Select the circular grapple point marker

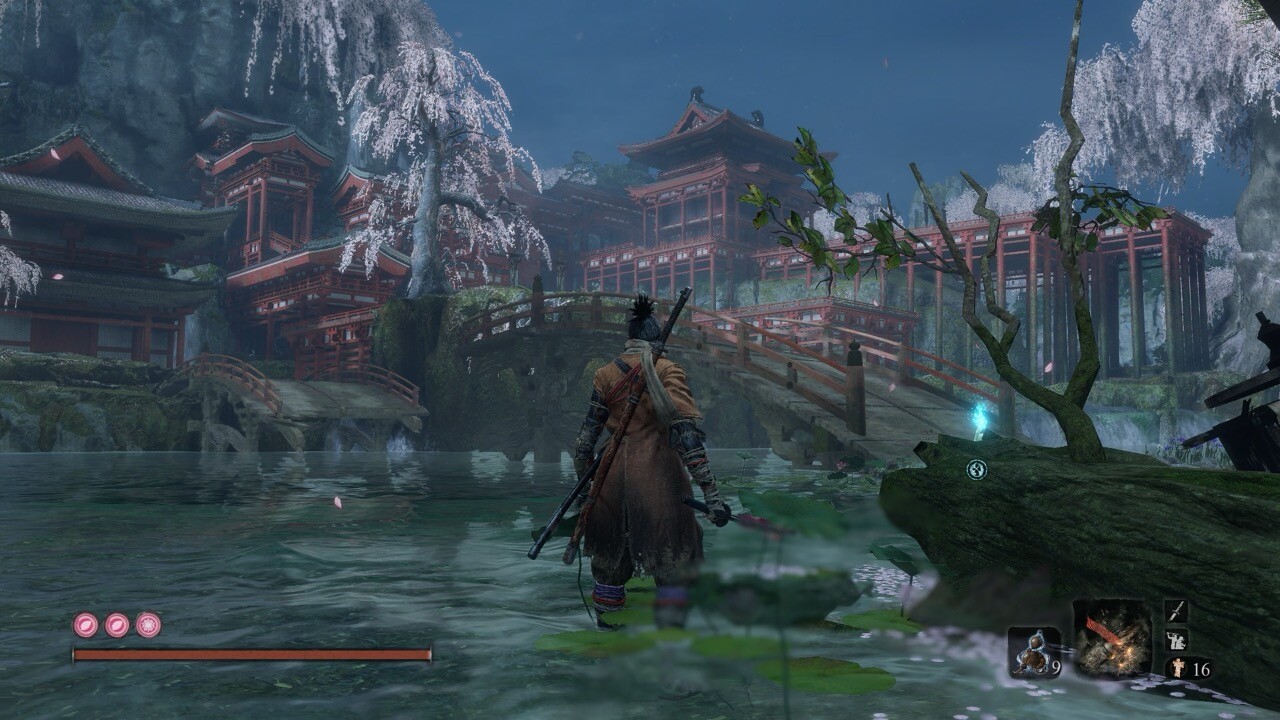coord(977,469)
